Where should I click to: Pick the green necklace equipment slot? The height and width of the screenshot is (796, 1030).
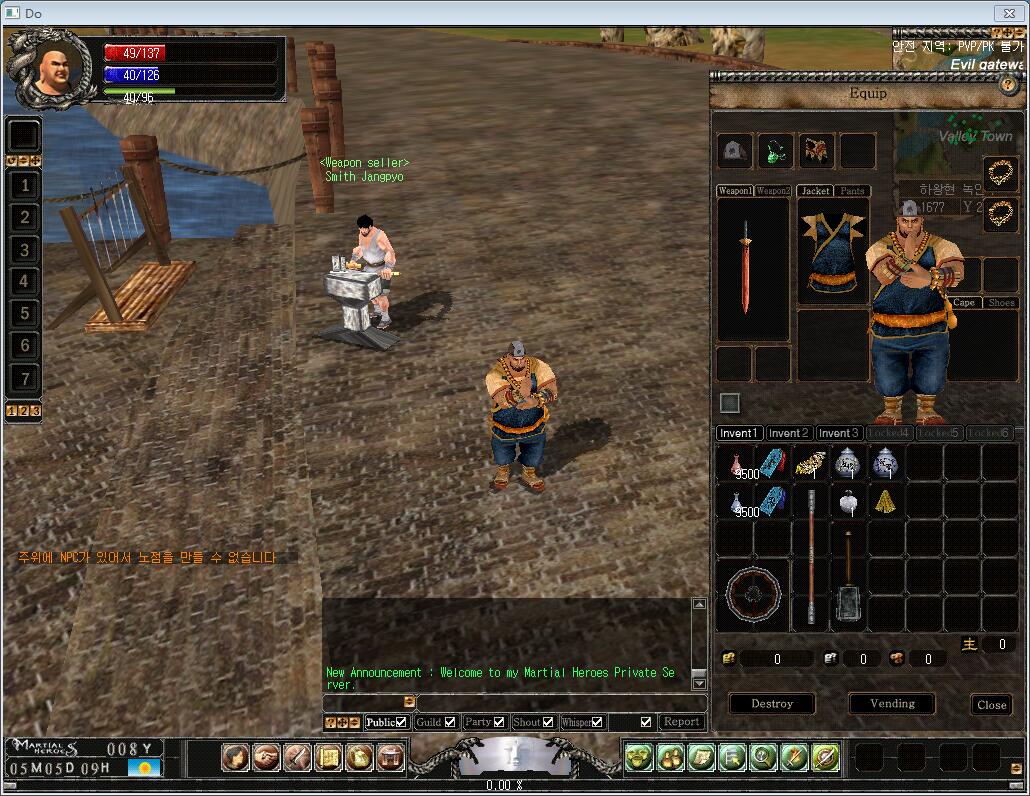click(x=775, y=152)
